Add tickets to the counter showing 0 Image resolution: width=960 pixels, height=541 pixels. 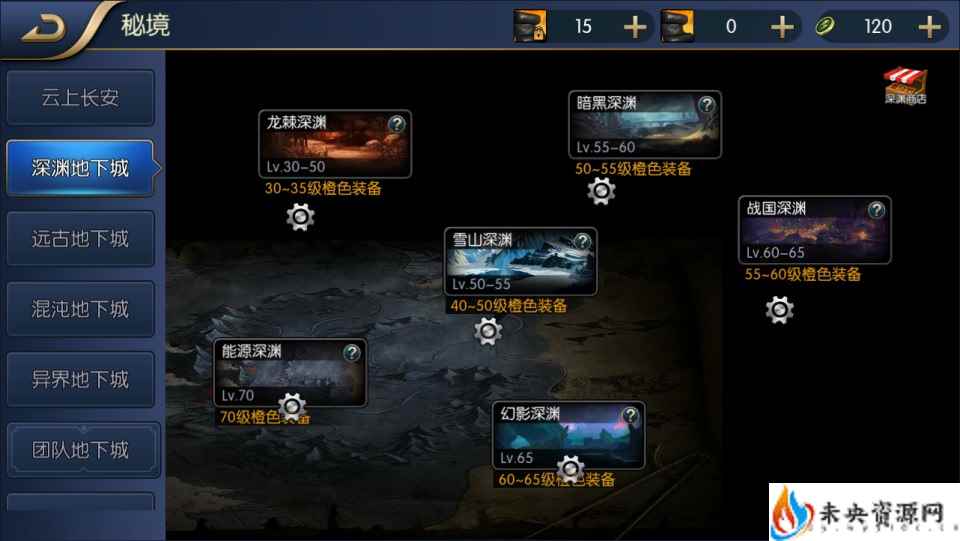point(782,26)
